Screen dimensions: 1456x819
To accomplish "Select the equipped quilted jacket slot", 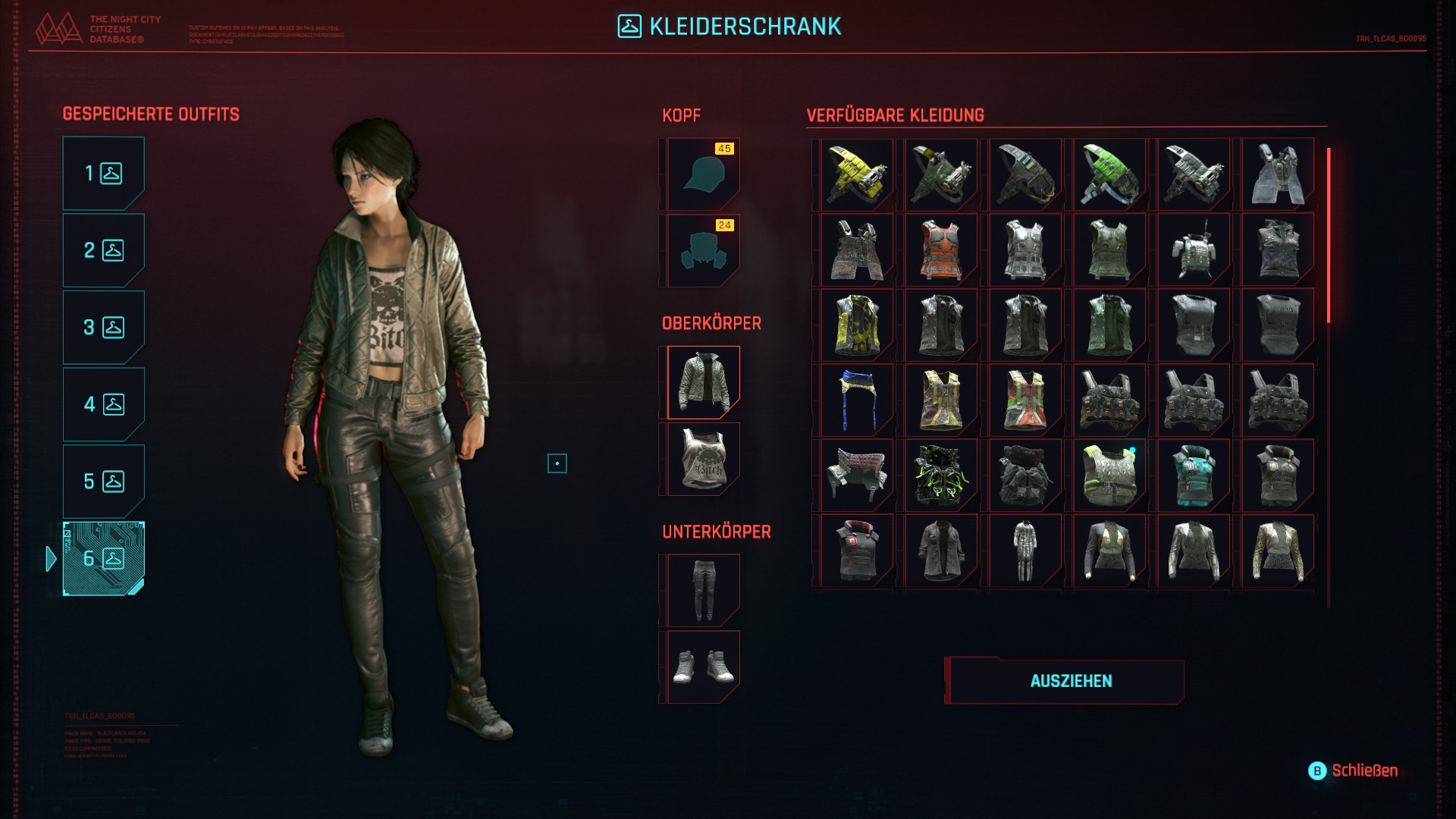I will pyautogui.click(x=703, y=383).
